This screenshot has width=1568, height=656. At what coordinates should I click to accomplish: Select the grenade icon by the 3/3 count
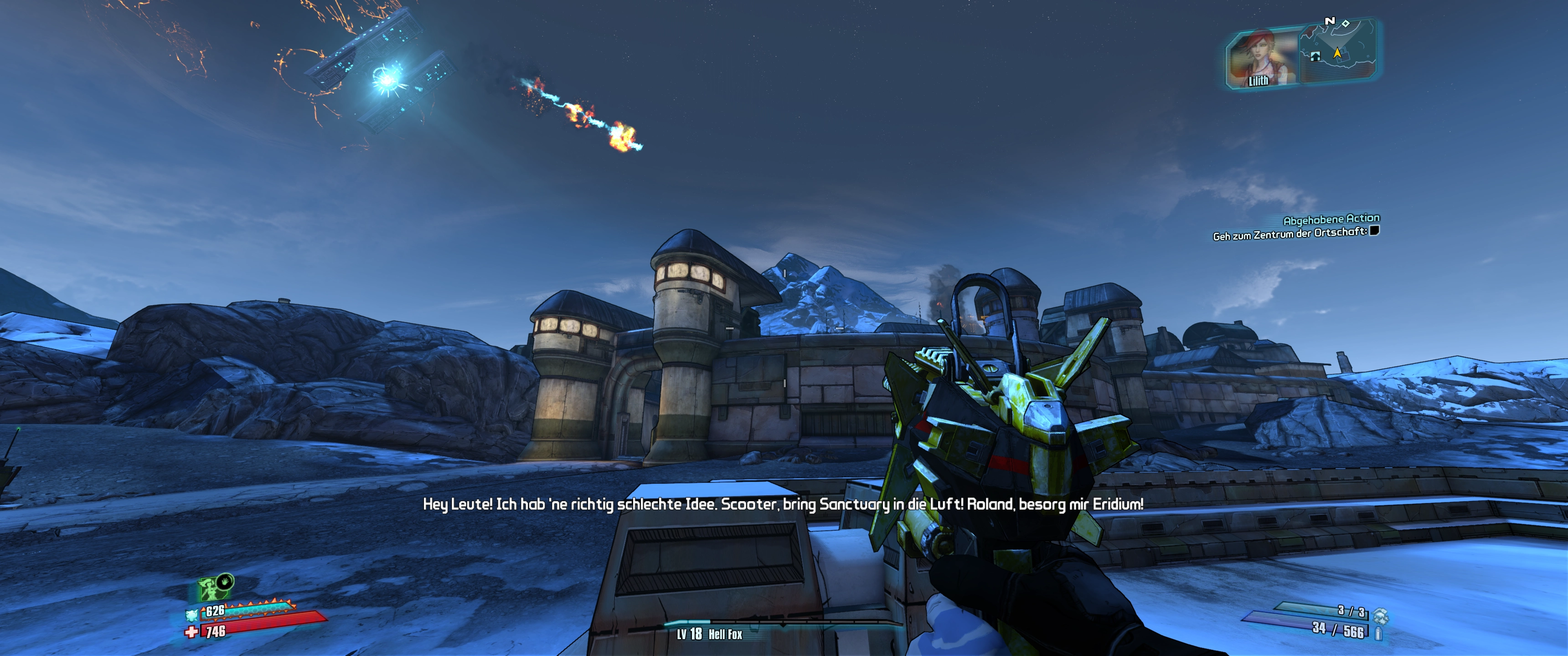(x=1381, y=616)
